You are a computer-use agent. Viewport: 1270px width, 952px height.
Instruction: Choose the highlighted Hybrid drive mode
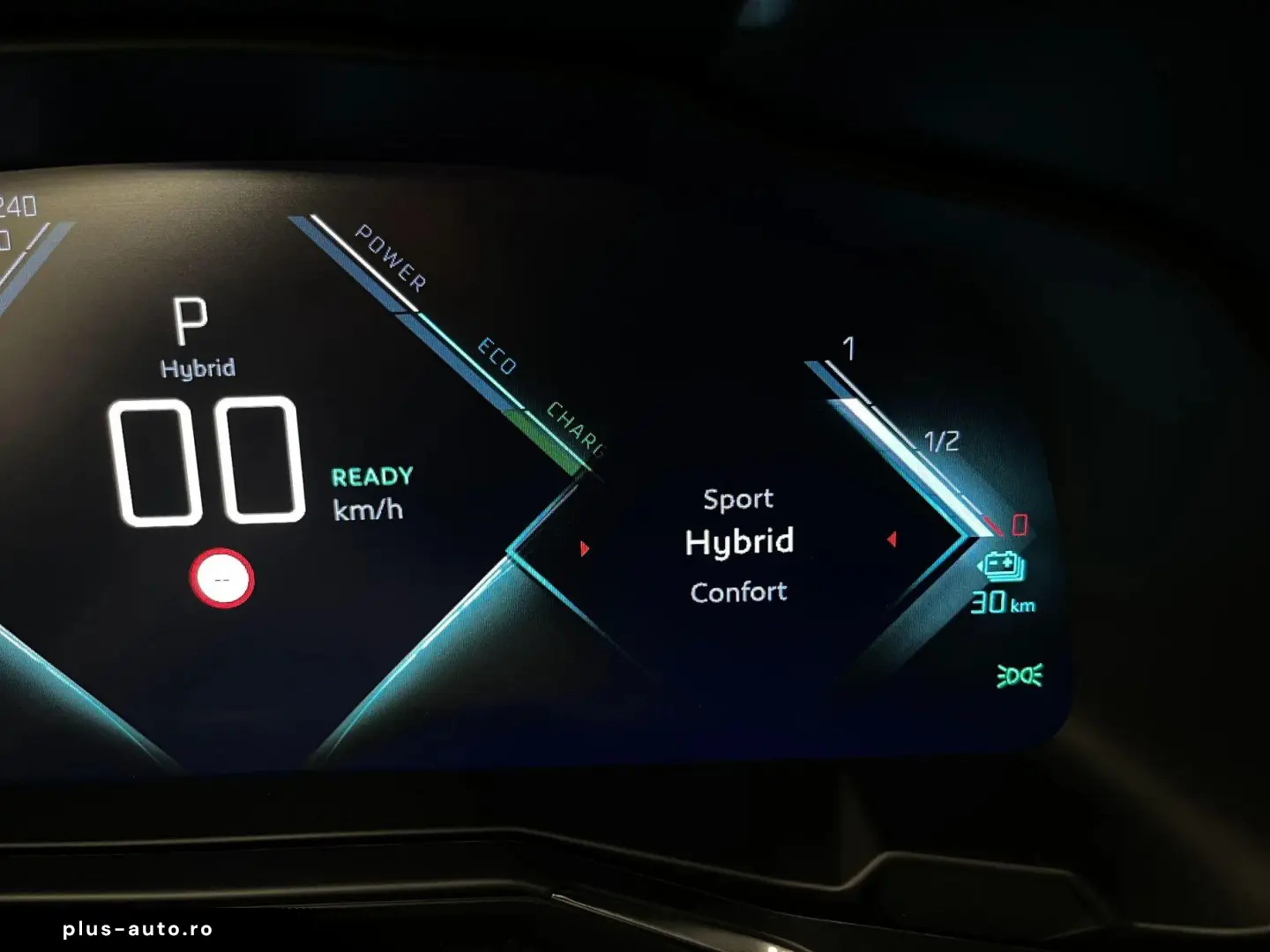click(x=739, y=542)
